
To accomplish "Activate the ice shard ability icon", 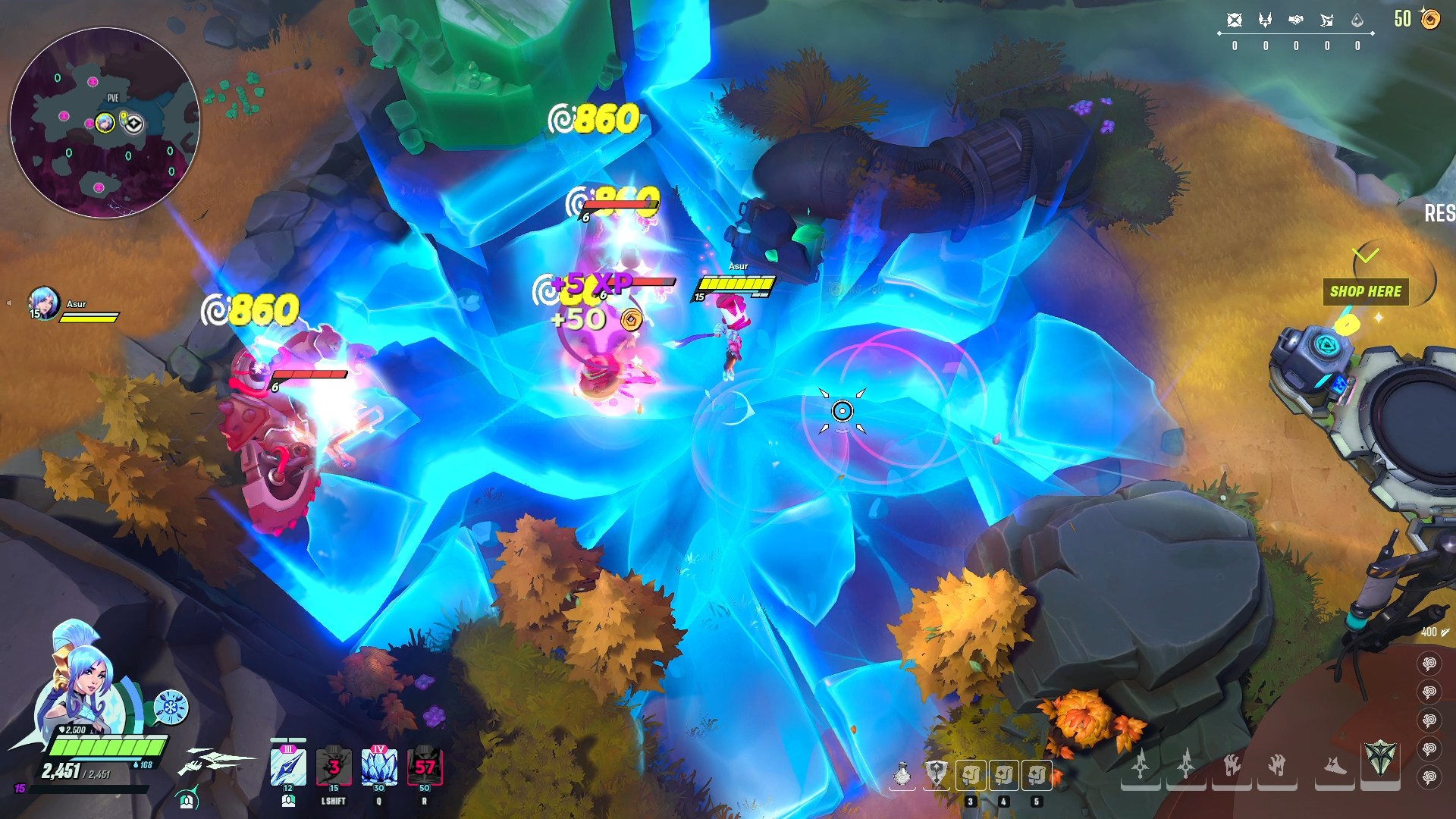I will pyautogui.click(x=288, y=767).
